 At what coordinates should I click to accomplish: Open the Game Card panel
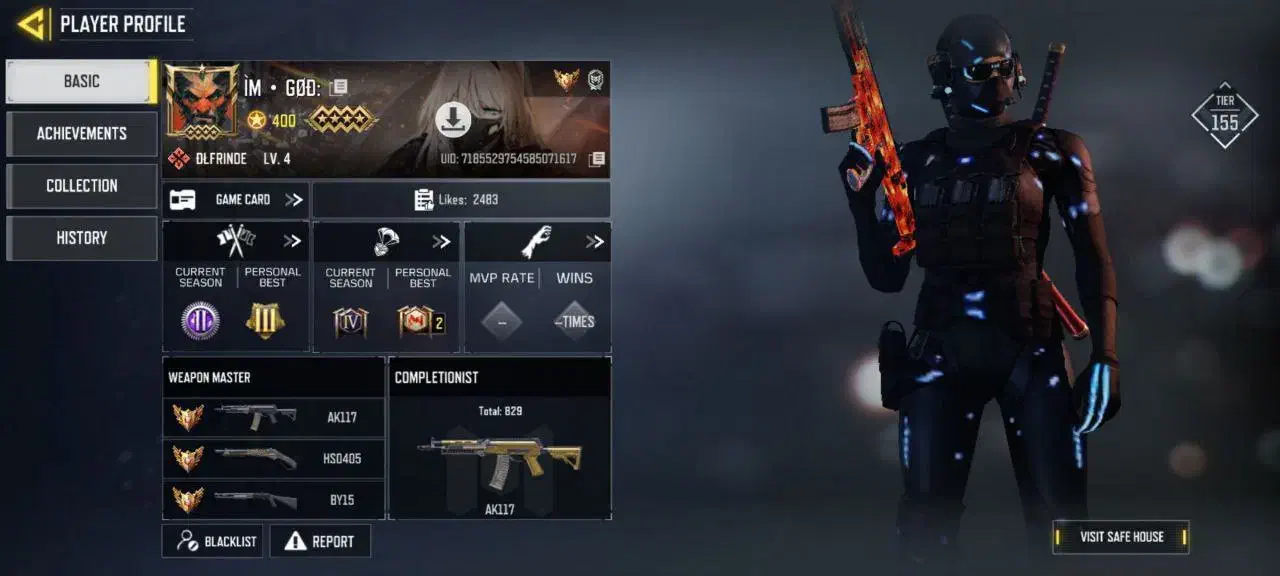236,200
